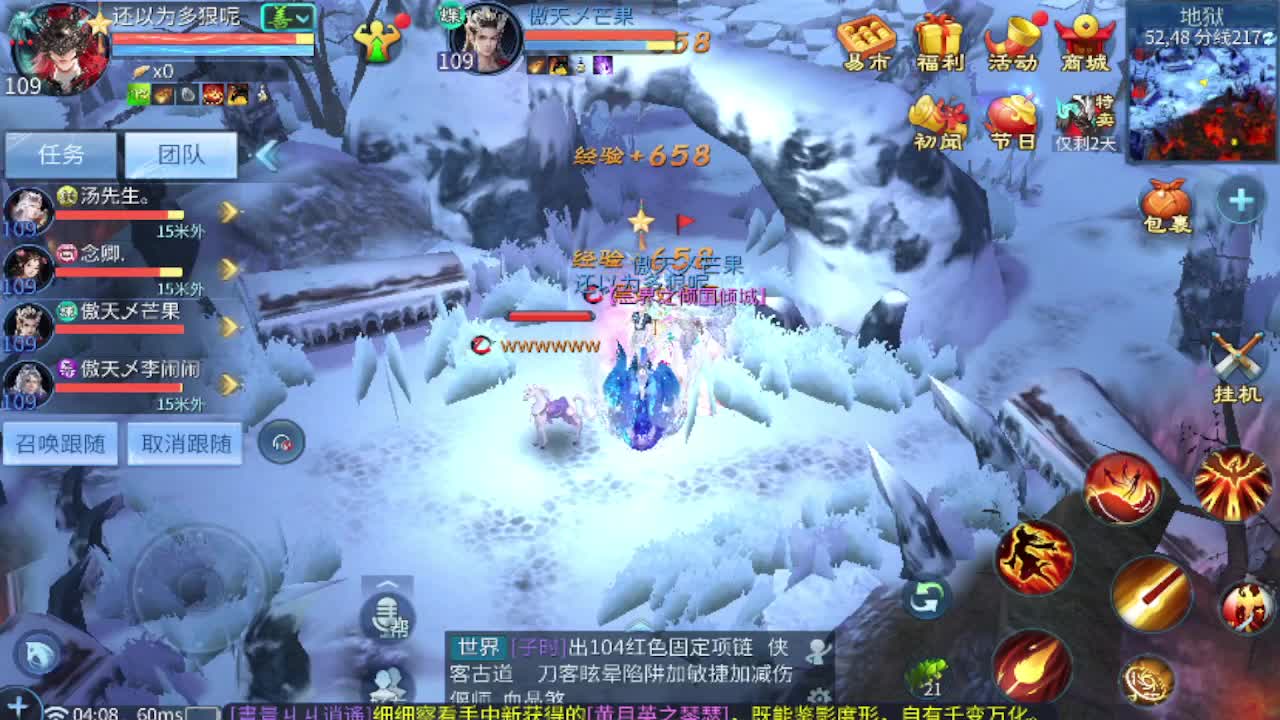Switch to the 团队 (Team) tab
Image resolution: width=1280 pixels, height=720 pixels.
(180, 153)
